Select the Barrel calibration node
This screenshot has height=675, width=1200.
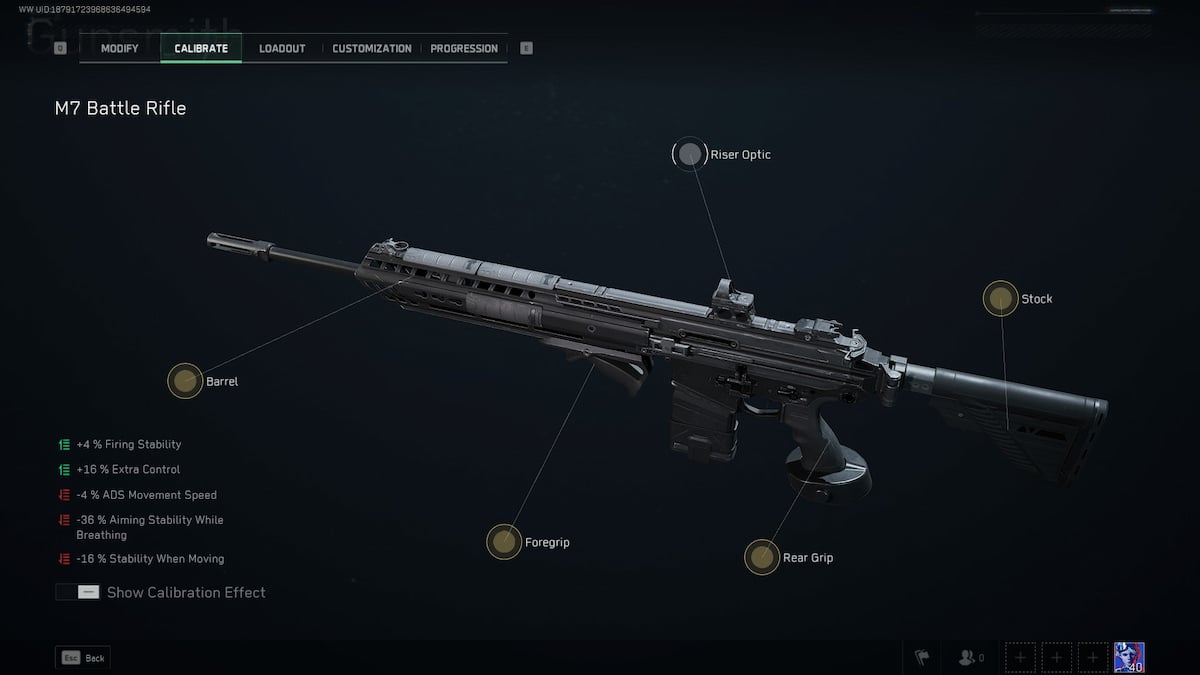click(185, 380)
